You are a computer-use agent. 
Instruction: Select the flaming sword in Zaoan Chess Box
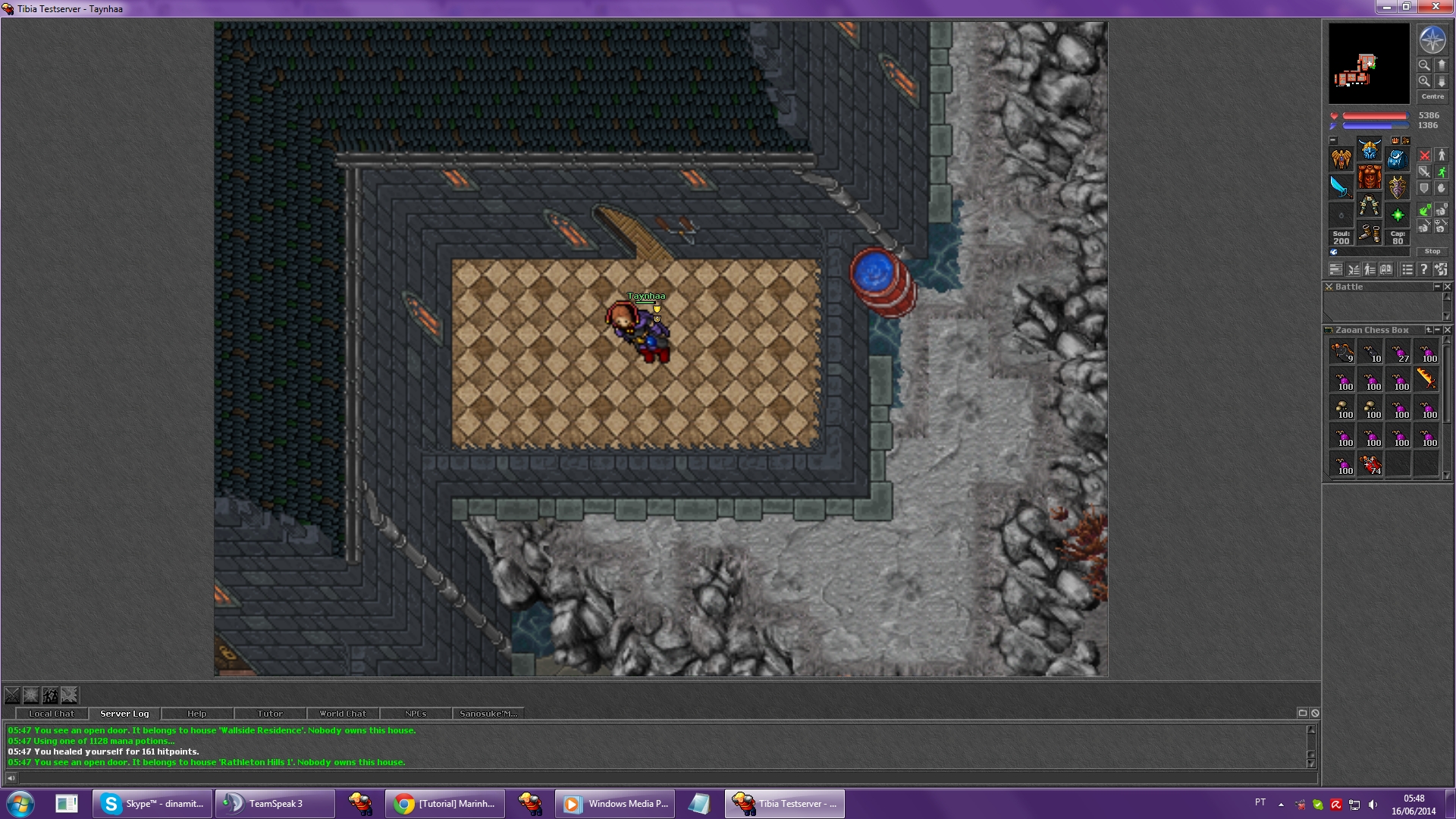1426,378
